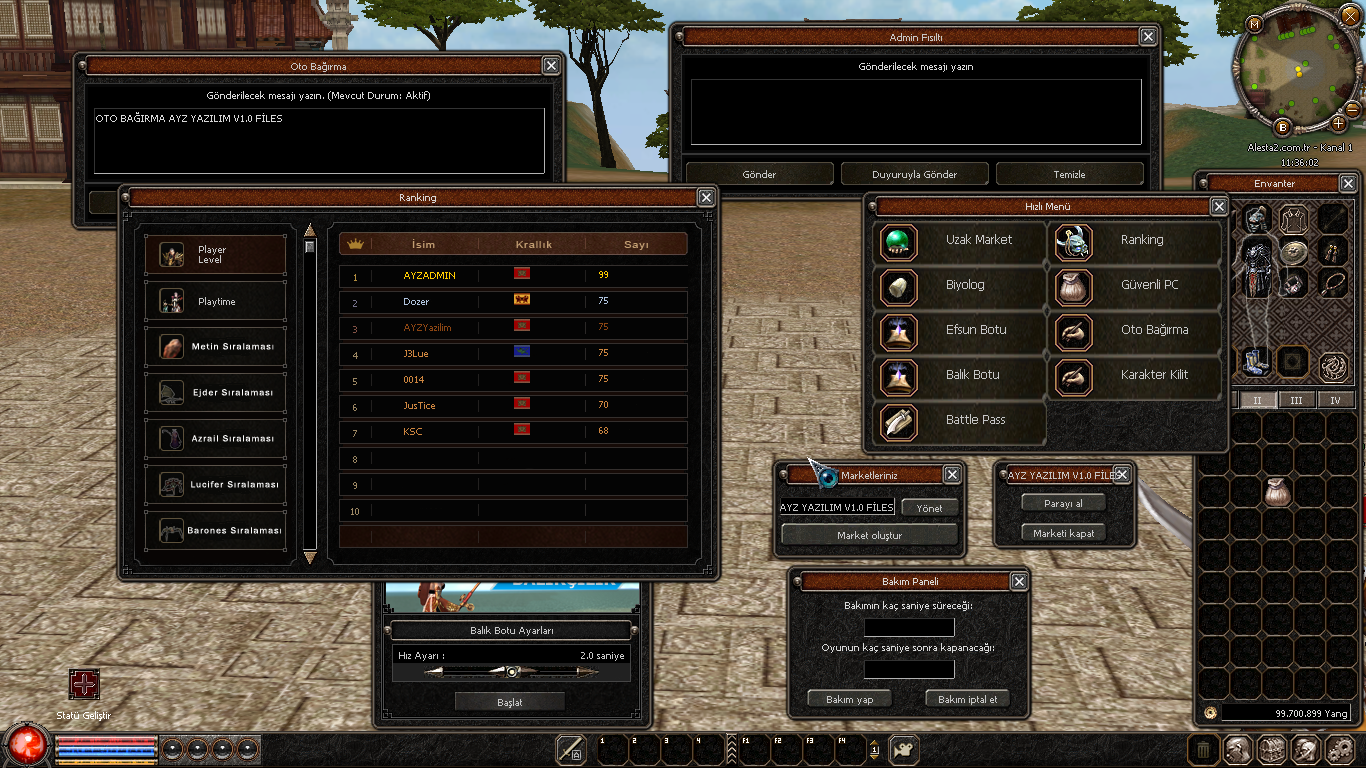Start maintenance with Bakım yap
This screenshot has width=1366, height=768.
(850, 699)
